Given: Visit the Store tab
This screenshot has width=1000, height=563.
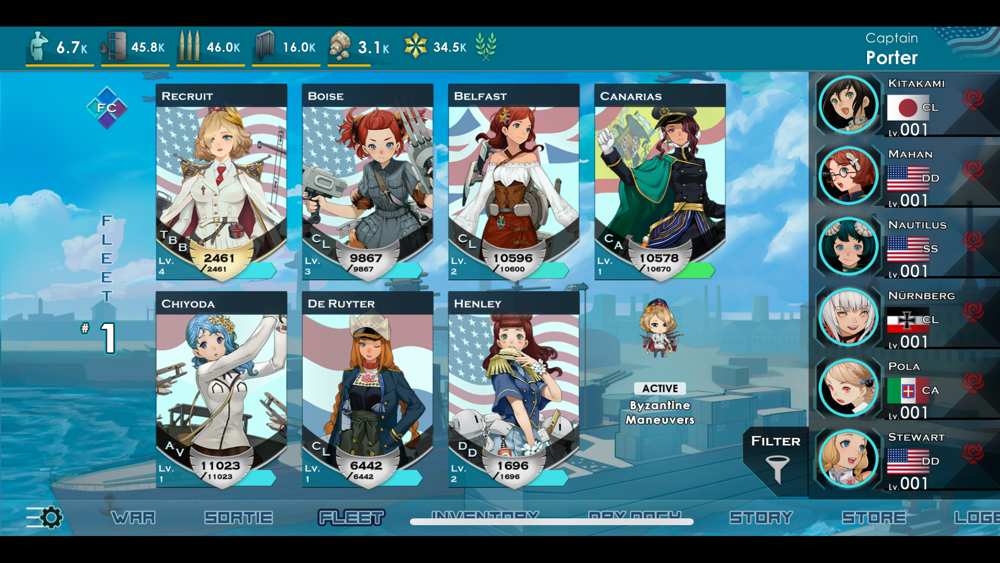Looking at the screenshot, I should coord(873,517).
